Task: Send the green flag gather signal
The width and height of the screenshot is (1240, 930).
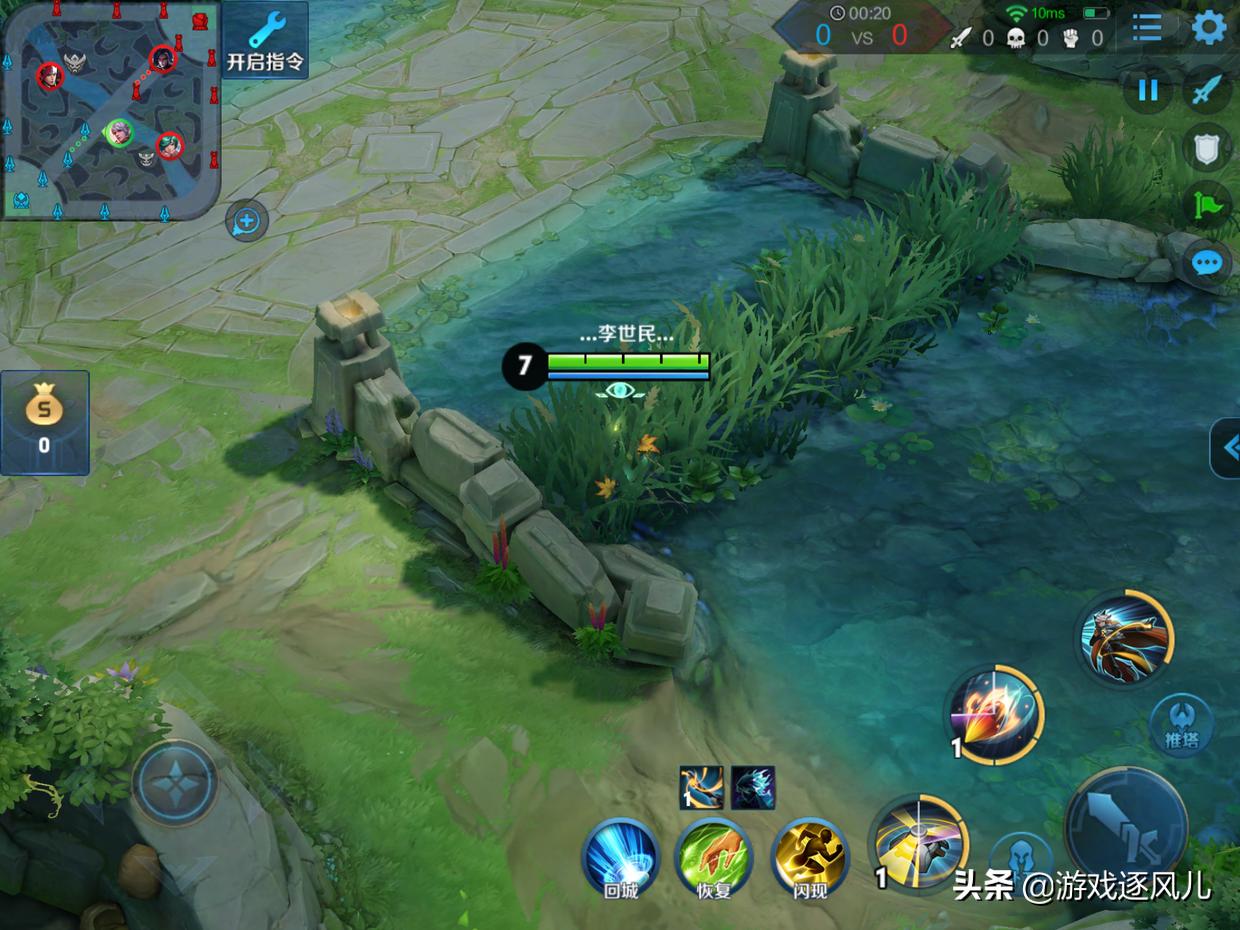Action: pyautogui.click(x=1207, y=206)
